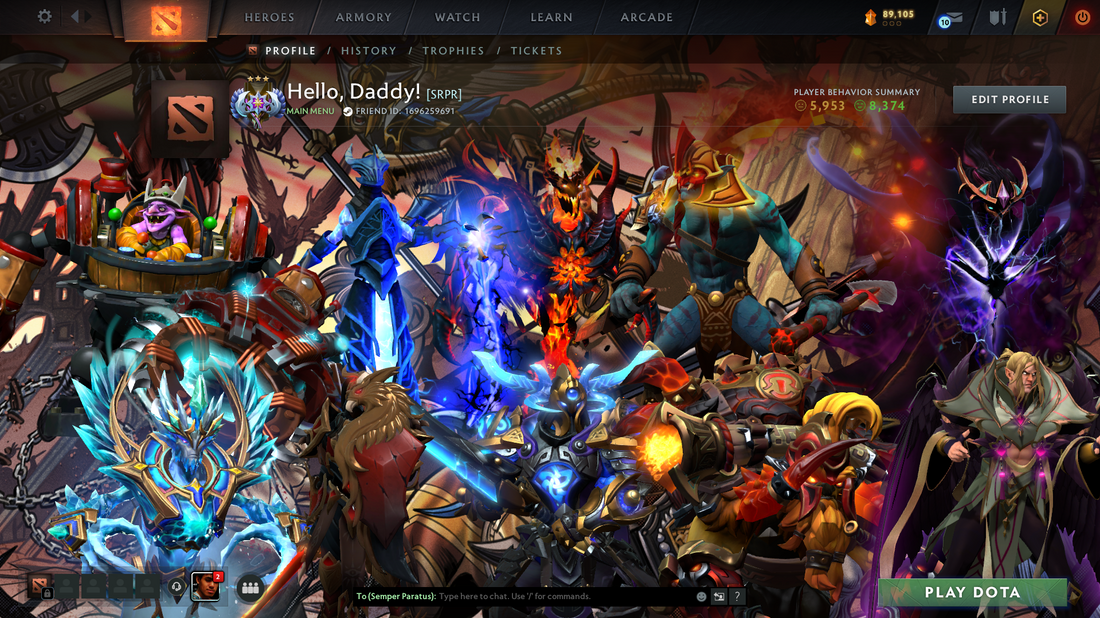
Task: Quit the game with the power button
Action: point(1082,18)
